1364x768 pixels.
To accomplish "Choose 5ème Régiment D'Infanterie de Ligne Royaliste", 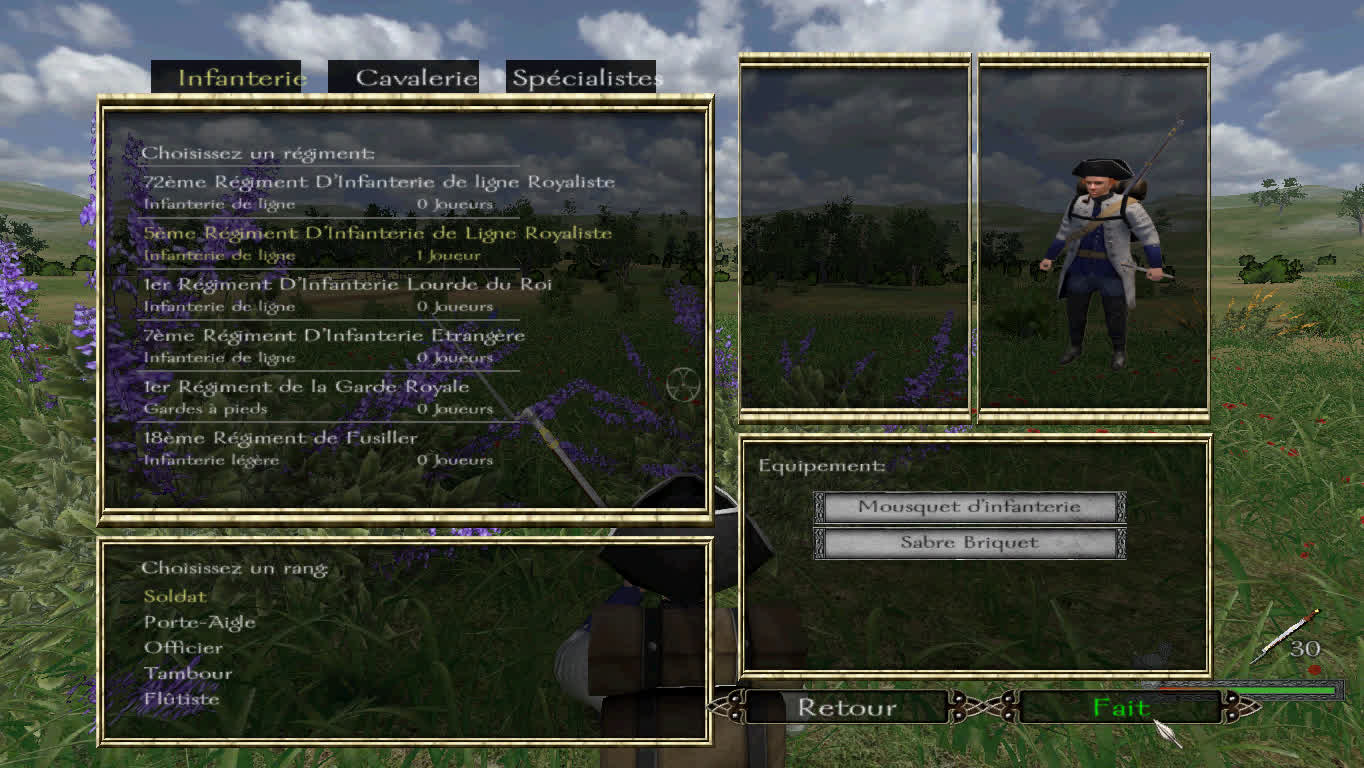I will pos(377,233).
